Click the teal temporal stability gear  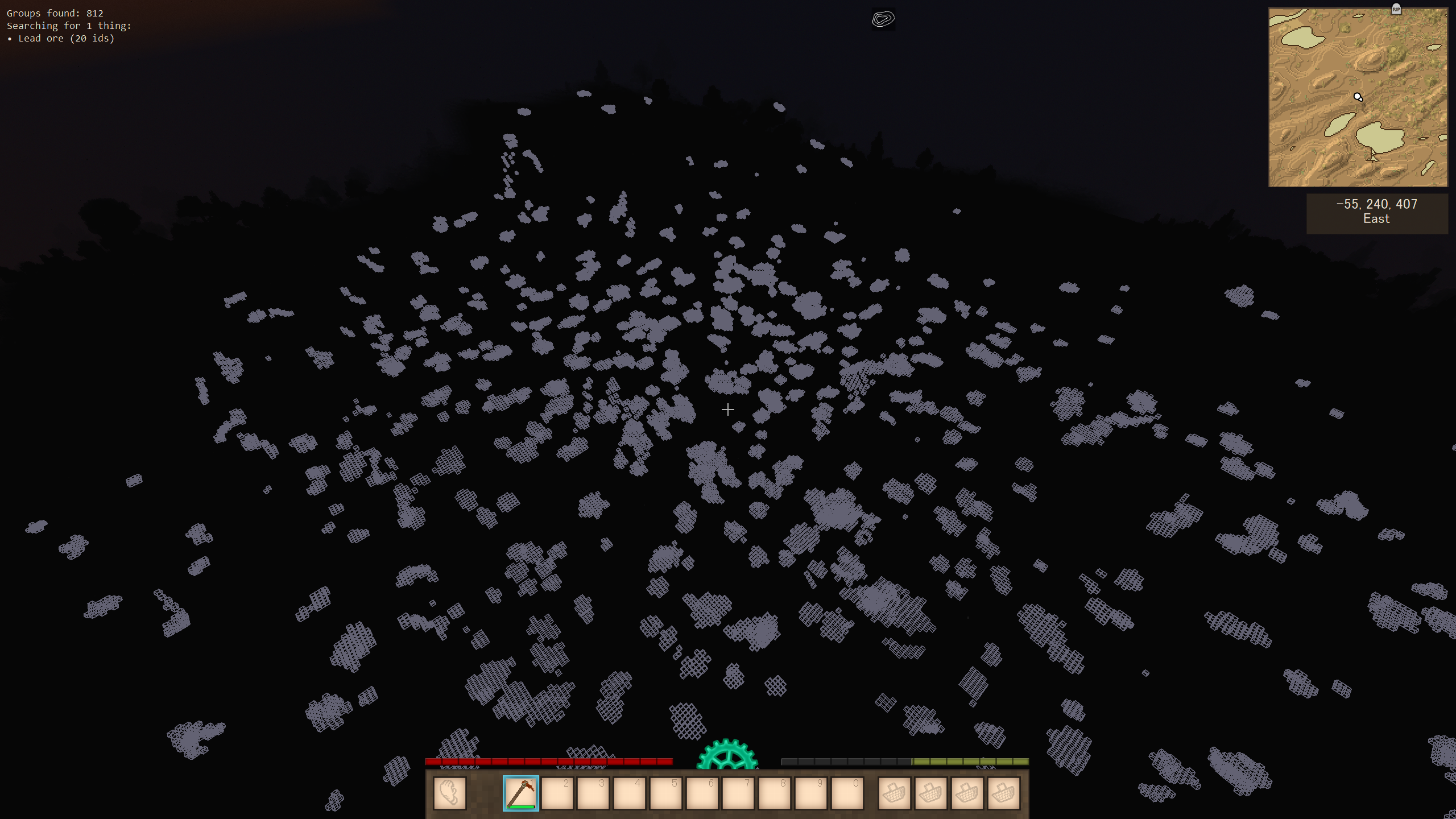pos(727,754)
